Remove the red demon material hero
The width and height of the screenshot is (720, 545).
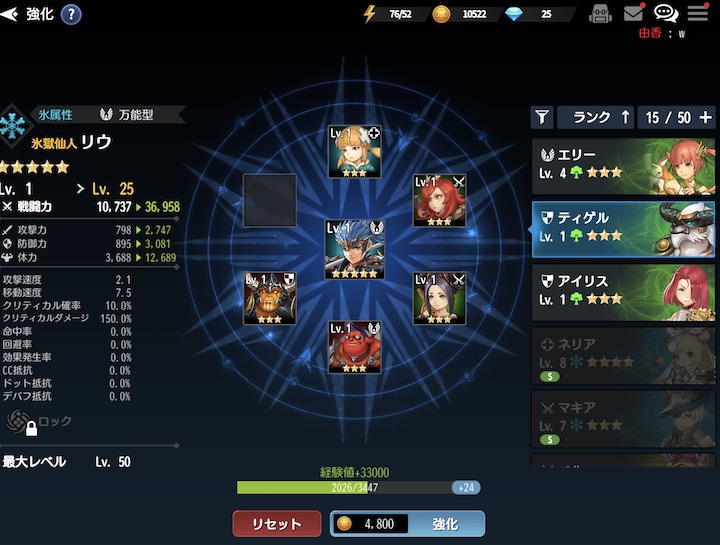click(x=355, y=347)
